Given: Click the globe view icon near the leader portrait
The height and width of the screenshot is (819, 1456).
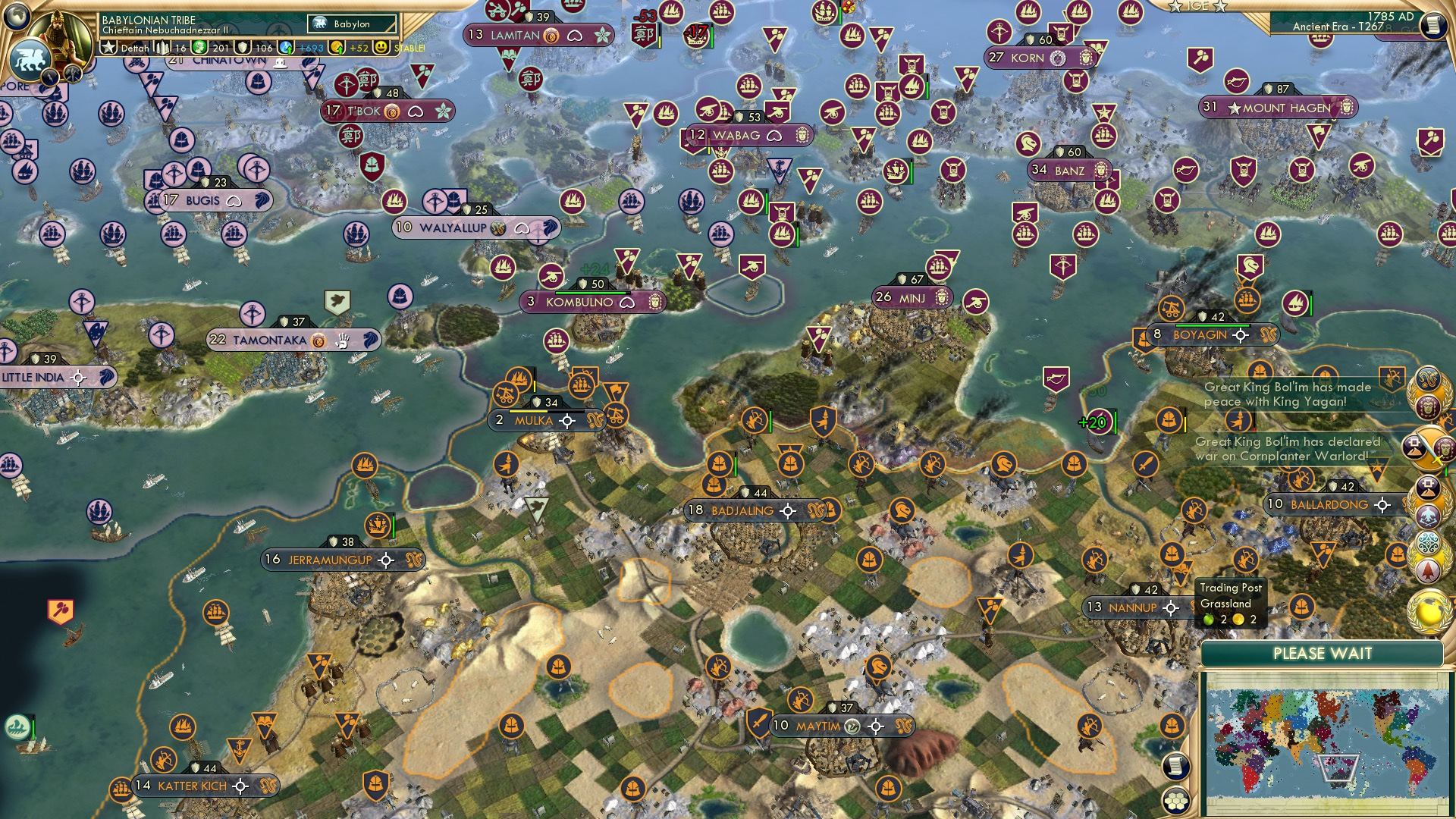Looking at the screenshot, I should [15, 17].
